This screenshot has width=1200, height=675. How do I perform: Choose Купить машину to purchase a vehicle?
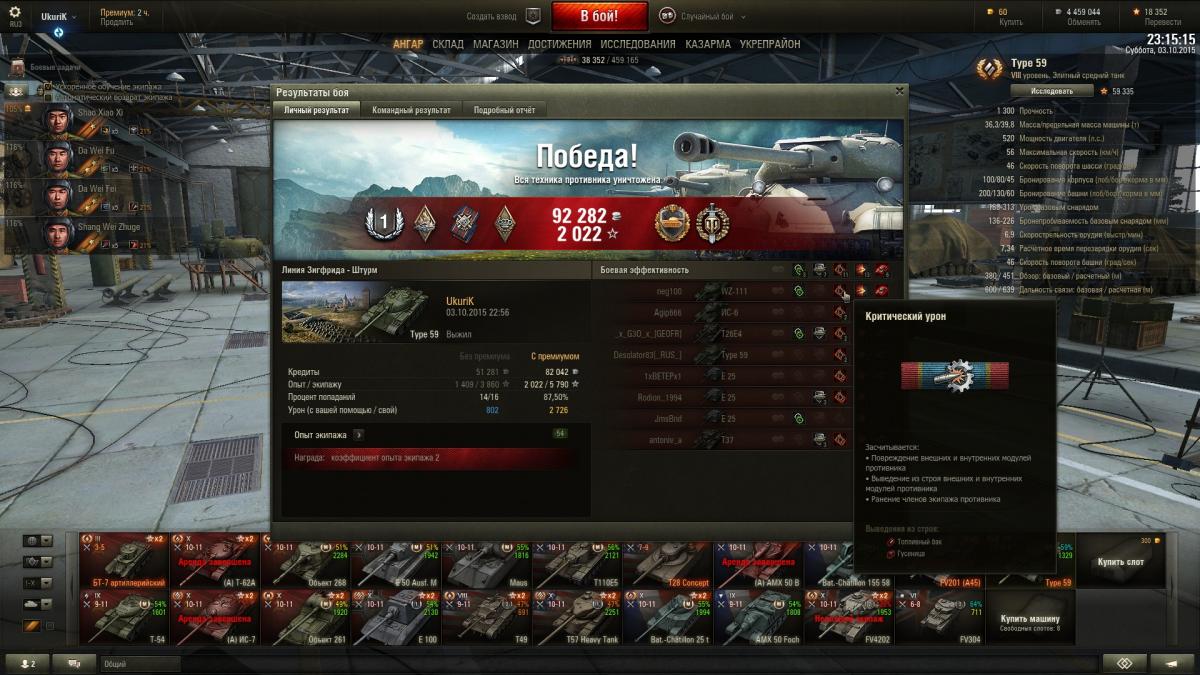click(1030, 619)
